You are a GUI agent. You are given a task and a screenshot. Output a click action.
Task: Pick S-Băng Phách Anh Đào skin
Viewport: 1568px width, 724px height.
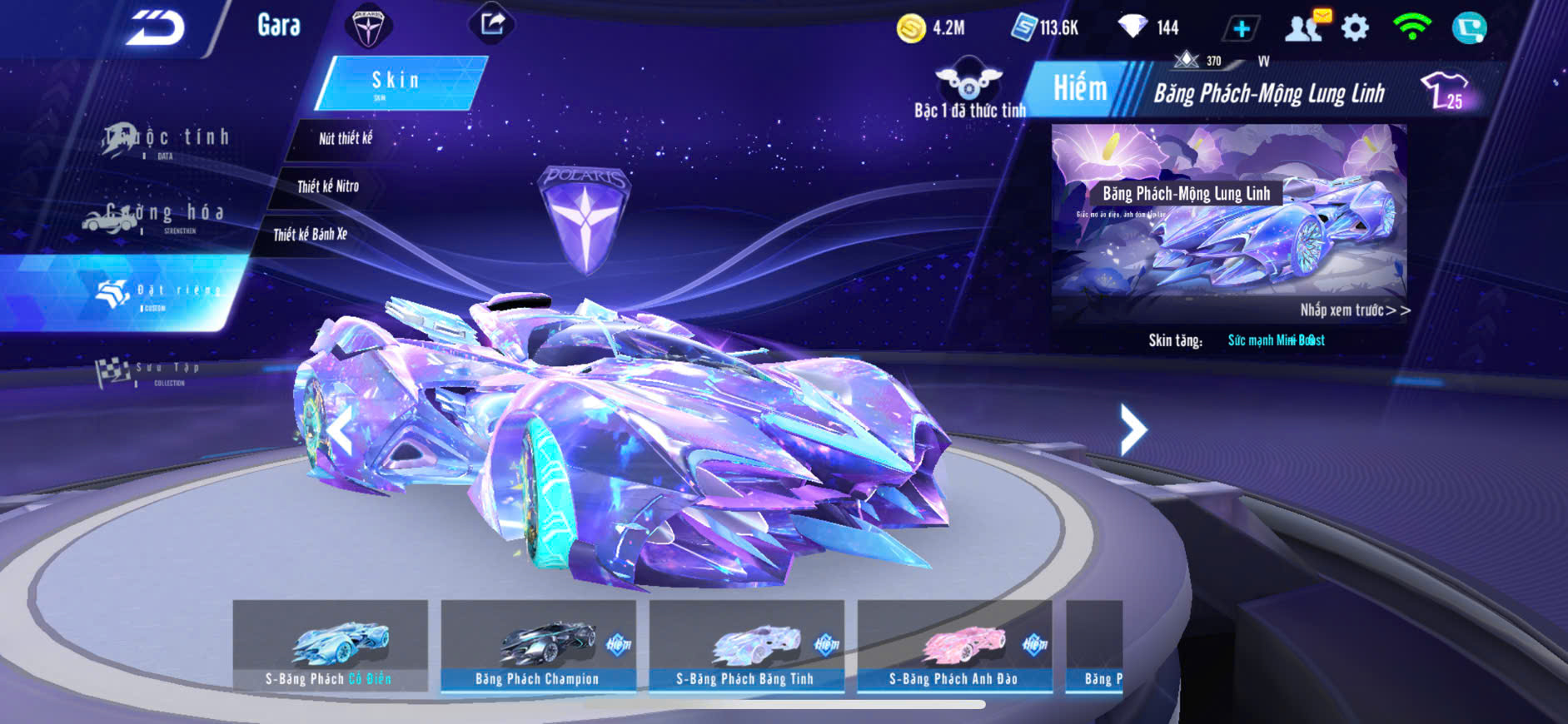[x=954, y=647]
